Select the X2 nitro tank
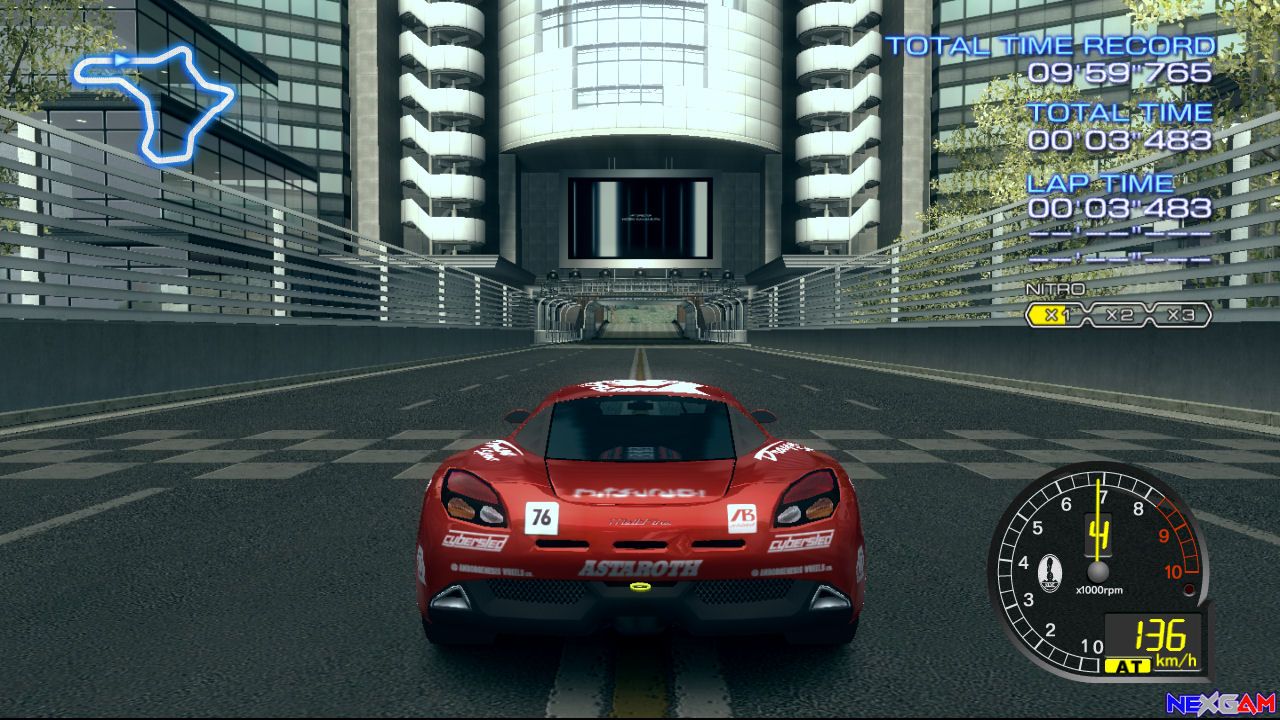 click(x=1118, y=316)
